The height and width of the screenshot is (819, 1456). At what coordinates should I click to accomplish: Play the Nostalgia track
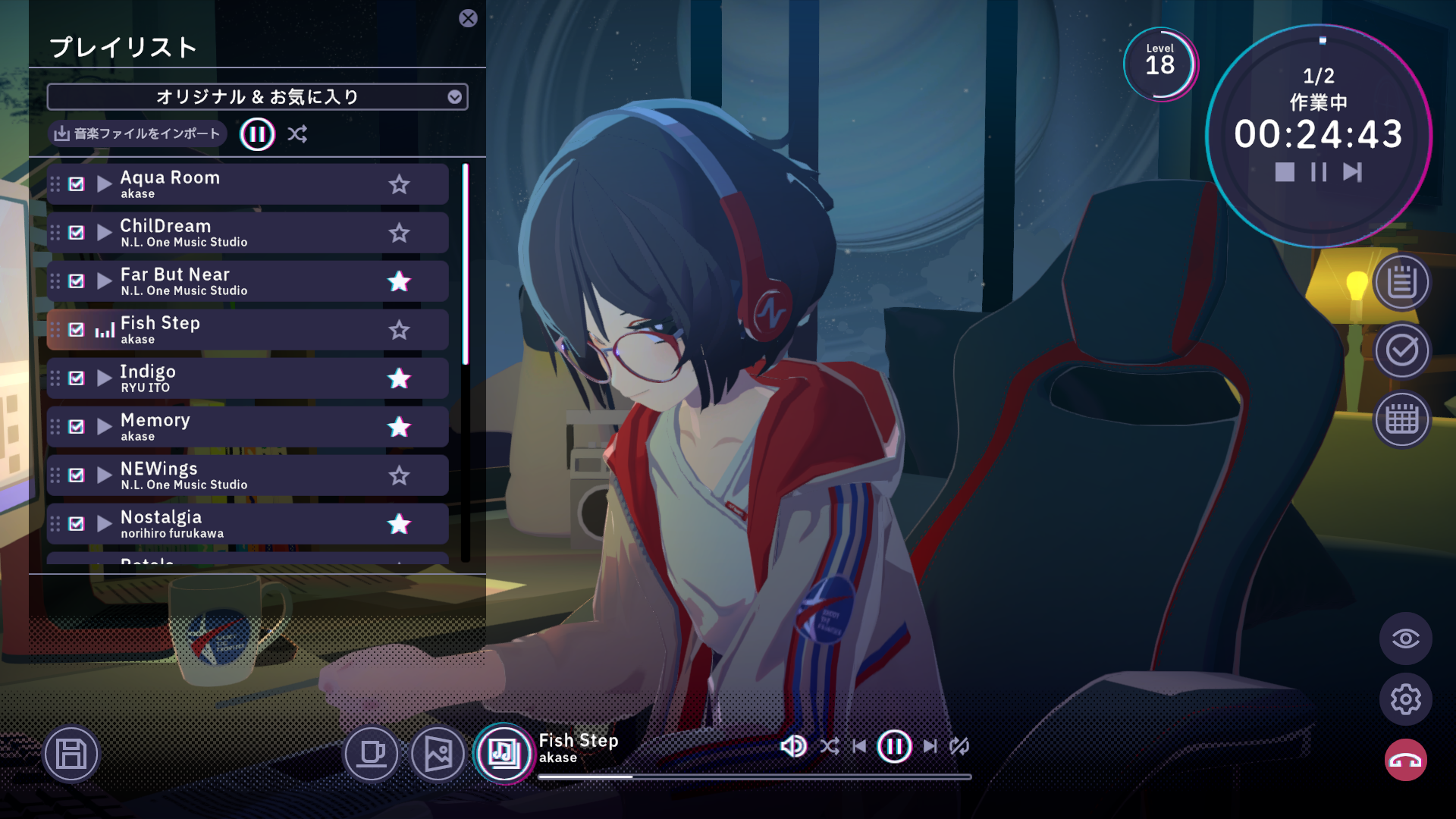(104, 522)
